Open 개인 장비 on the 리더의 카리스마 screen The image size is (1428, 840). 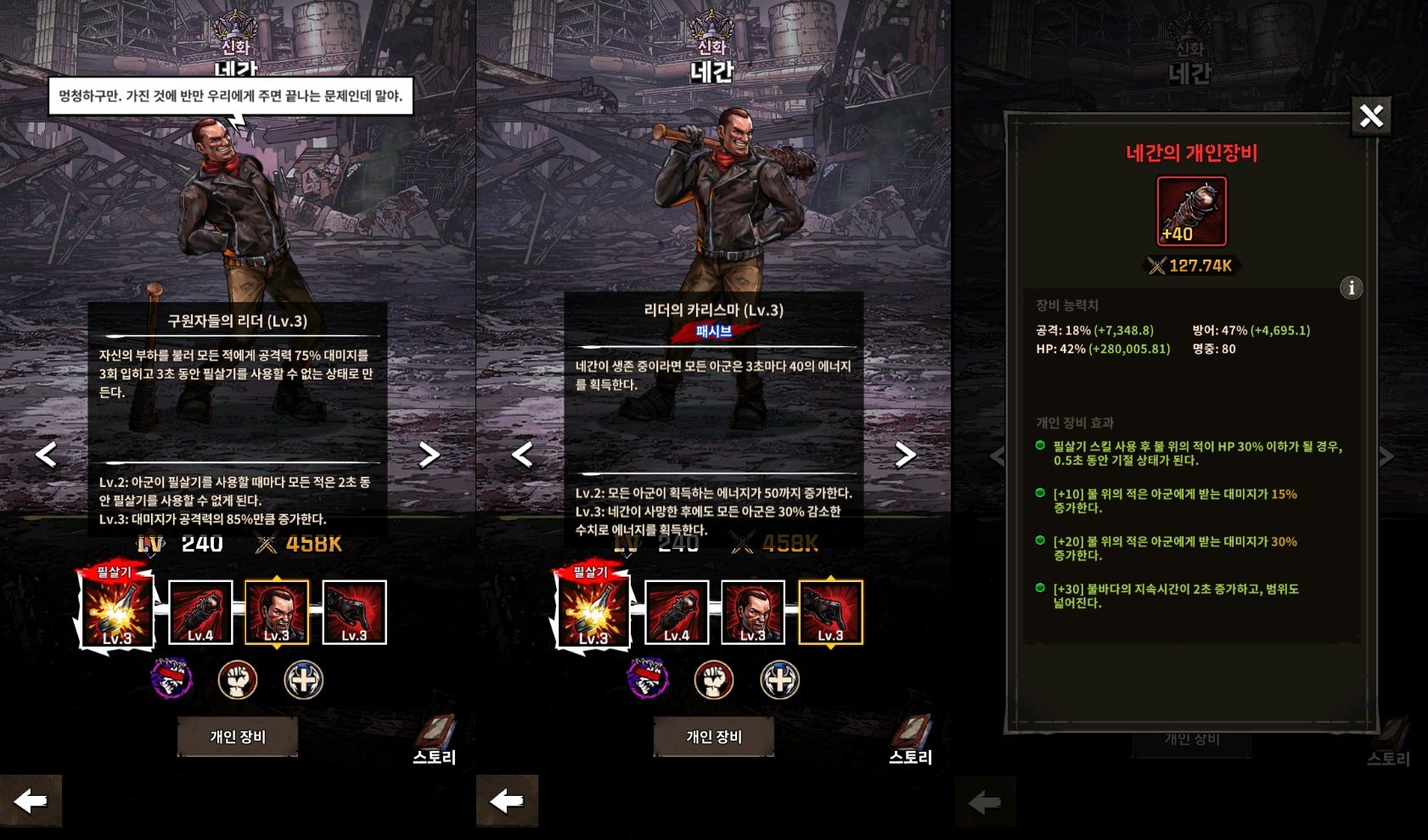(714, 736)
